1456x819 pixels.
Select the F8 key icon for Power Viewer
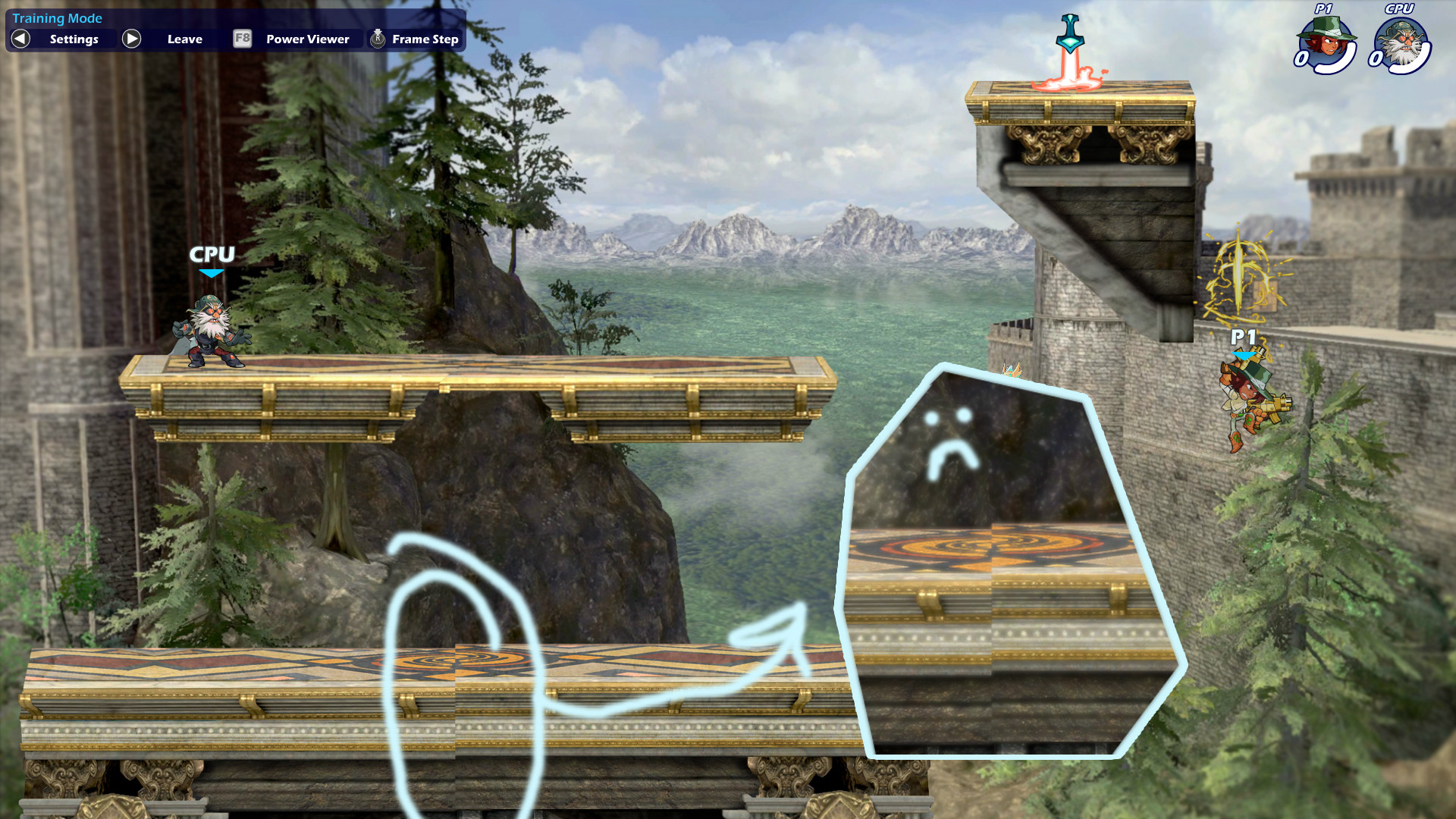point(243,38)
